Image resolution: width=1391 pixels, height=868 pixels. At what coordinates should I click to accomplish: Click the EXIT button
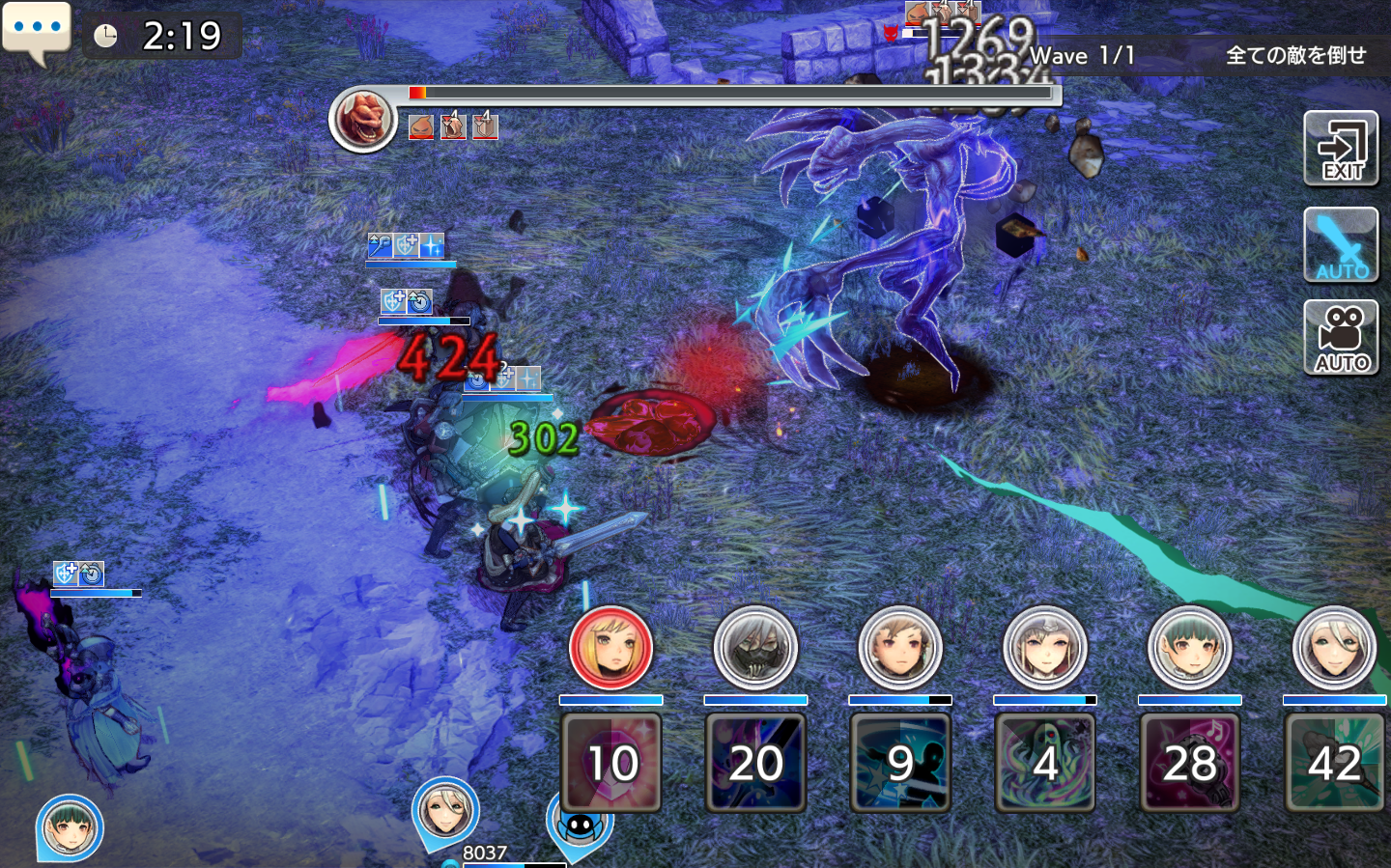click(1341, 149)
